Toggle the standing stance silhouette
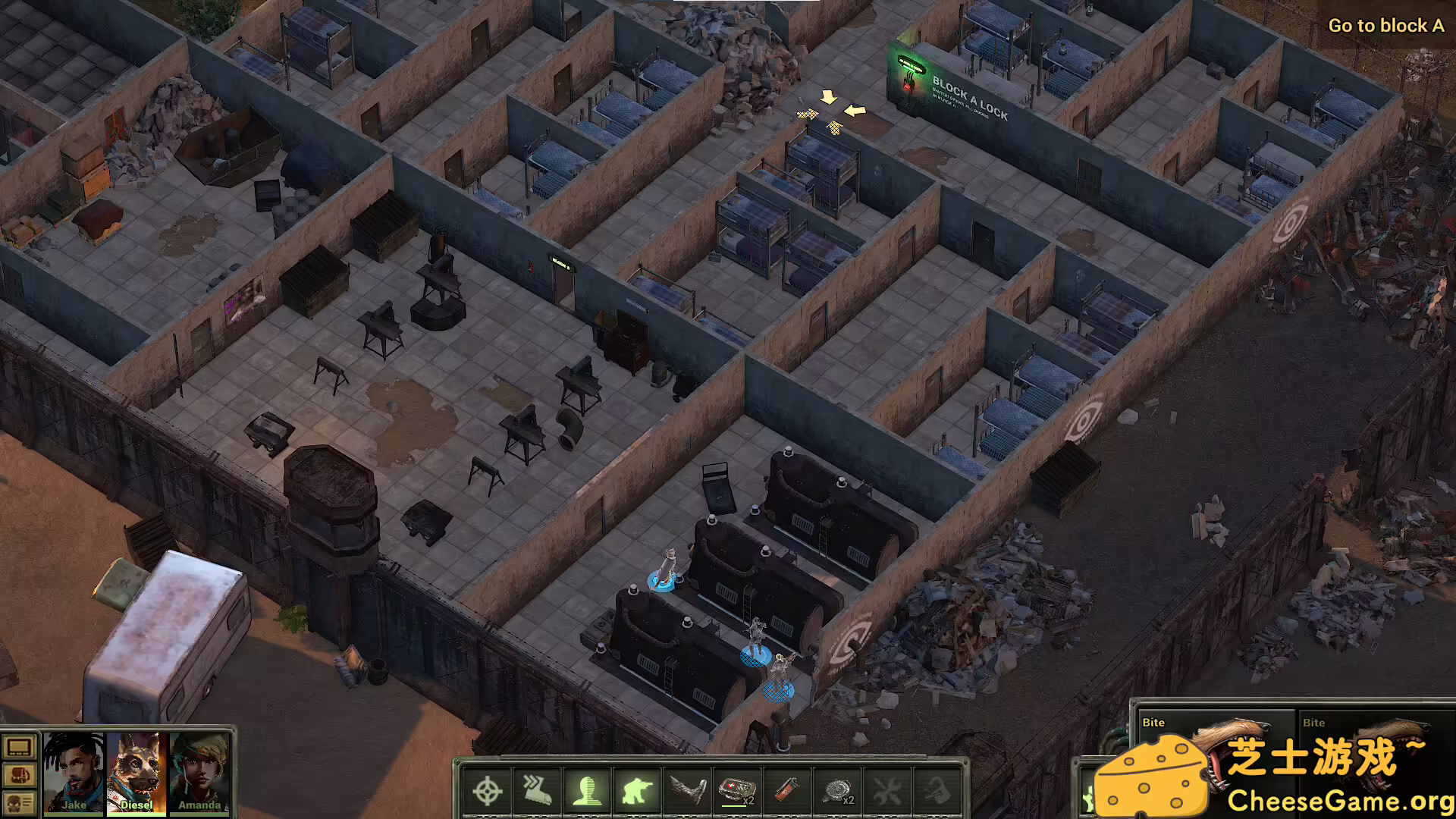 [x=588, y=791]
